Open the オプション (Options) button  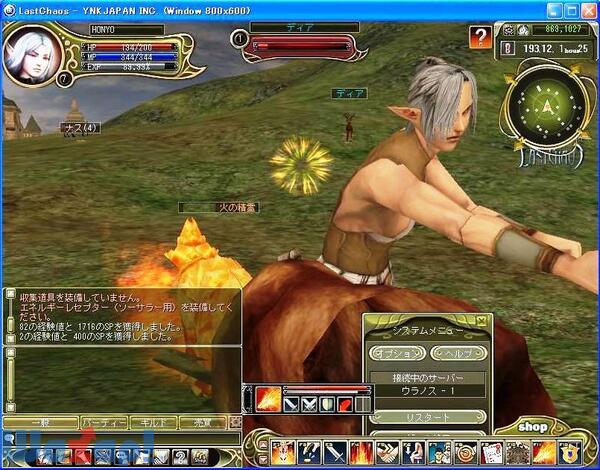point(396,353)
